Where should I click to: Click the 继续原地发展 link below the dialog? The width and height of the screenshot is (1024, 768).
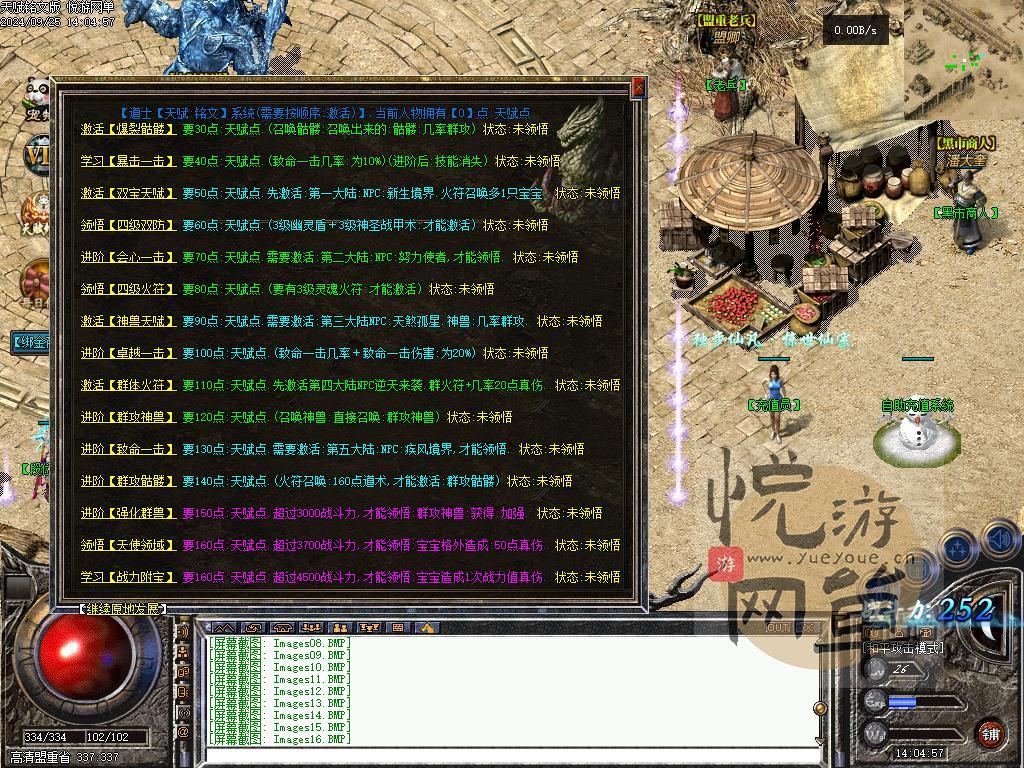pos(122,608)
